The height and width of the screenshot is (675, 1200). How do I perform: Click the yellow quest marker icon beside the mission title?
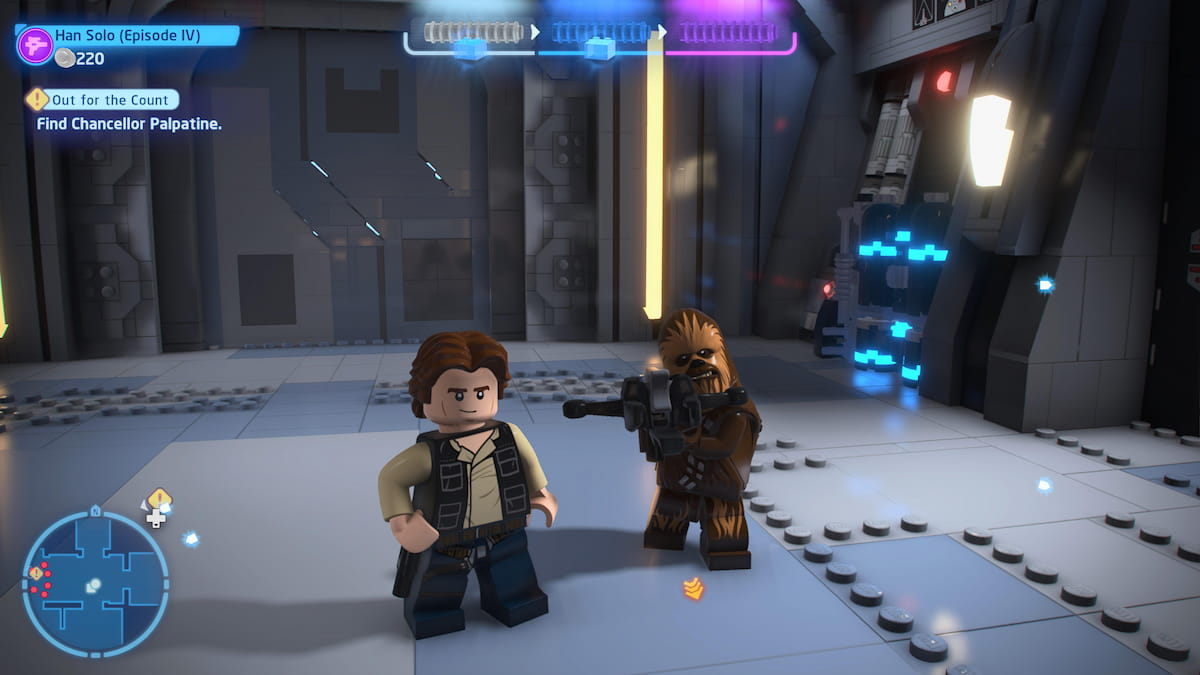pos(37,99)
